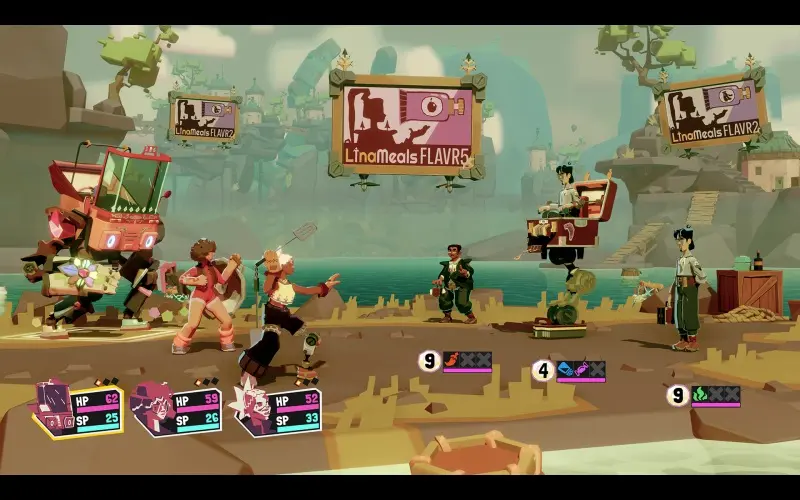The image size is (800, 500).
Task: Click the blue salt shaker weakness icon
Action: [x=565, y=369]
